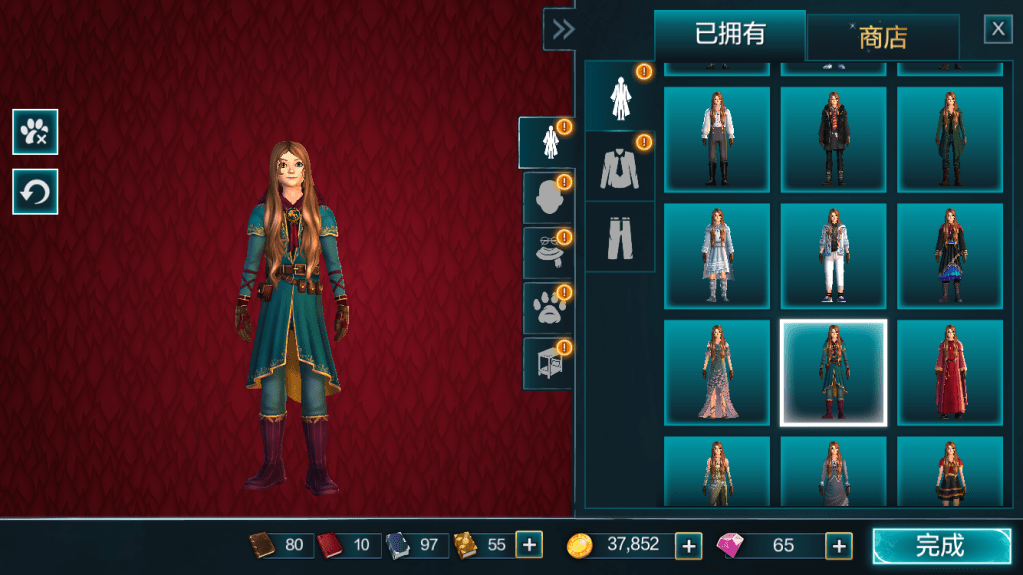Collapse panel with the double-arrow button
This screenshot has width=1023, height=575.
(562, 30)
